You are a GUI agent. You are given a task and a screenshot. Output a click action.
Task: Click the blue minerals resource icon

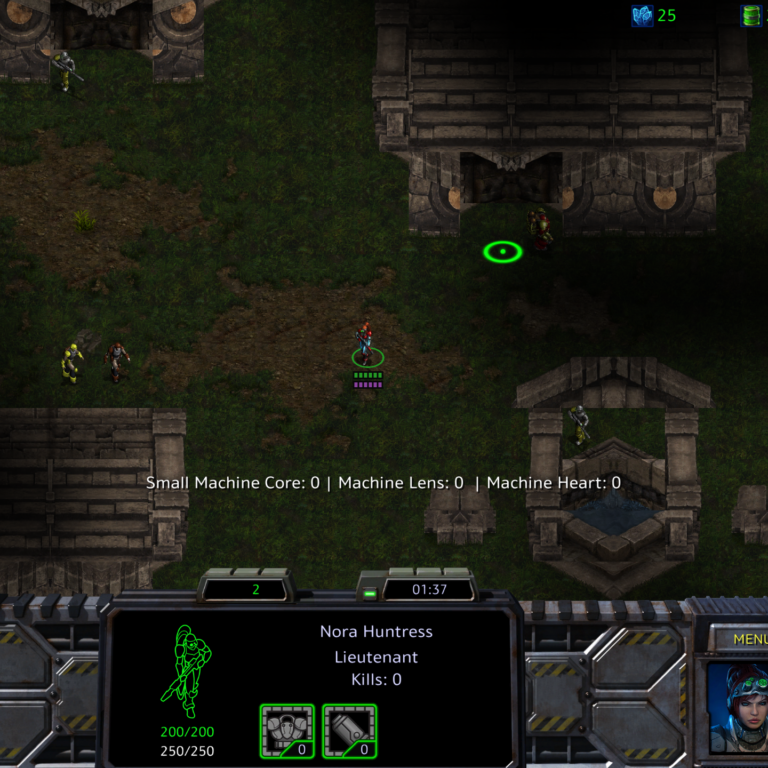(x=642, y=15)
